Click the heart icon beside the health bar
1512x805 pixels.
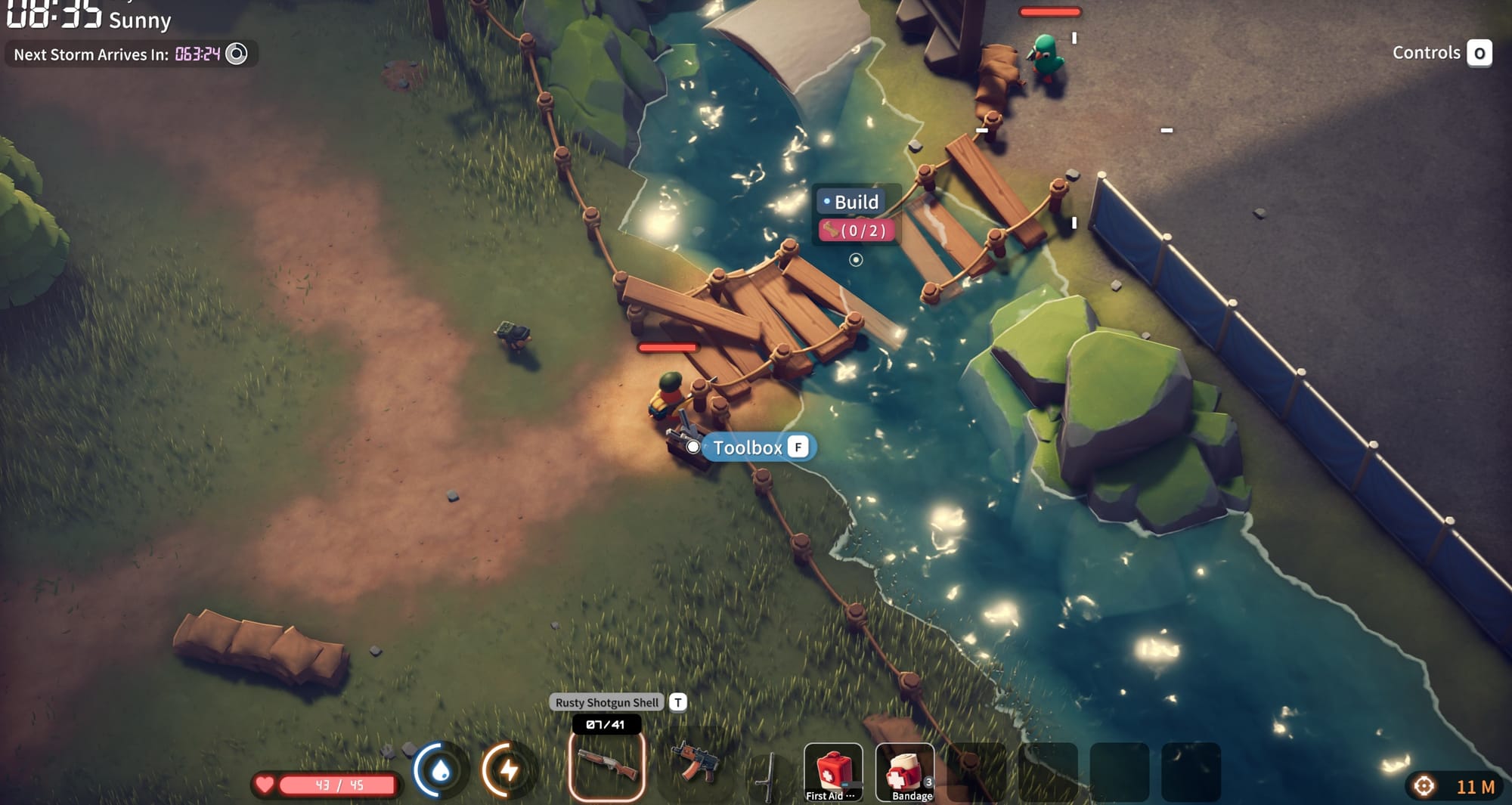point(267,785)
